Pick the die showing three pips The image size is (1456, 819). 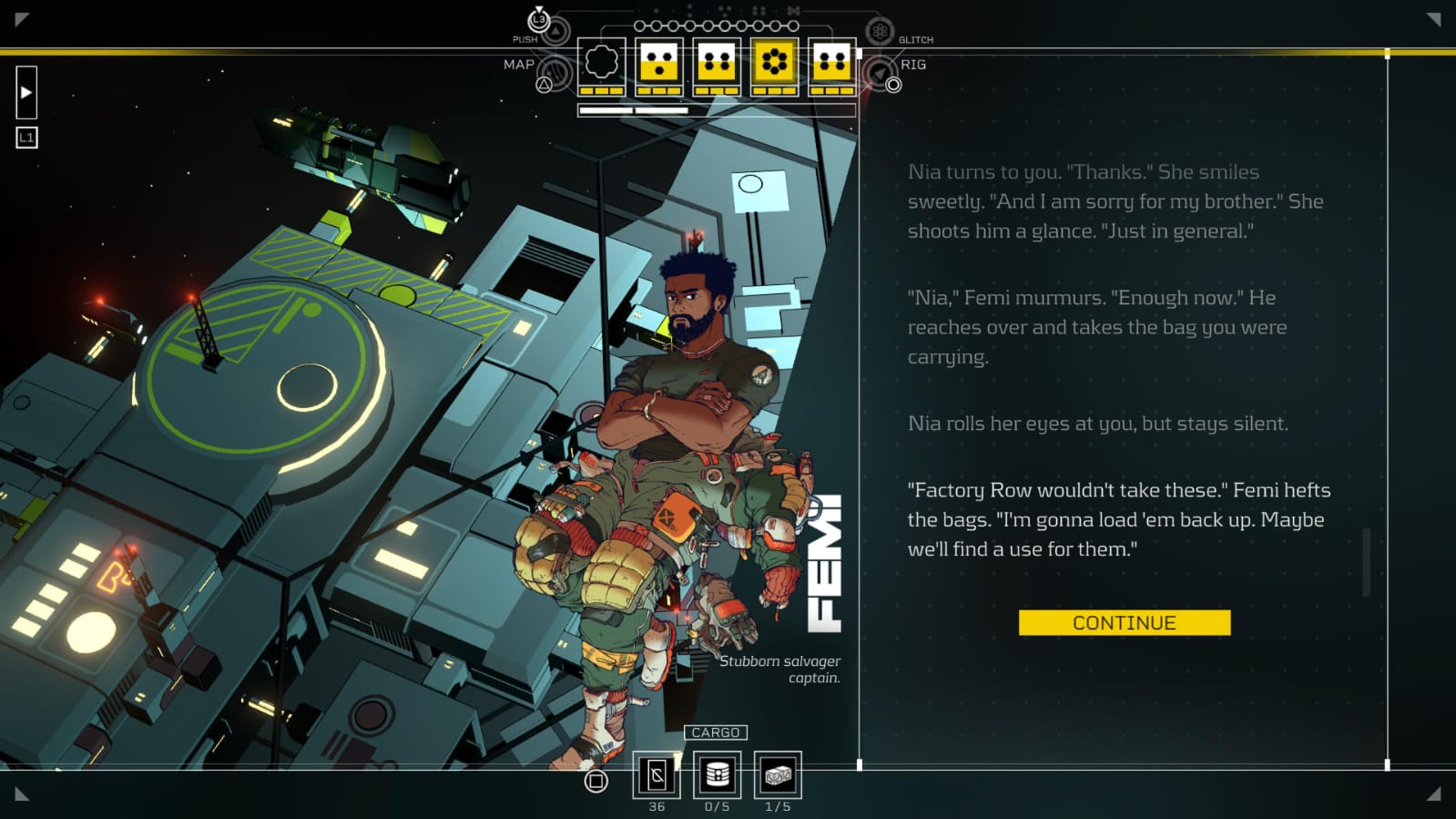click(x=658, y=63)
